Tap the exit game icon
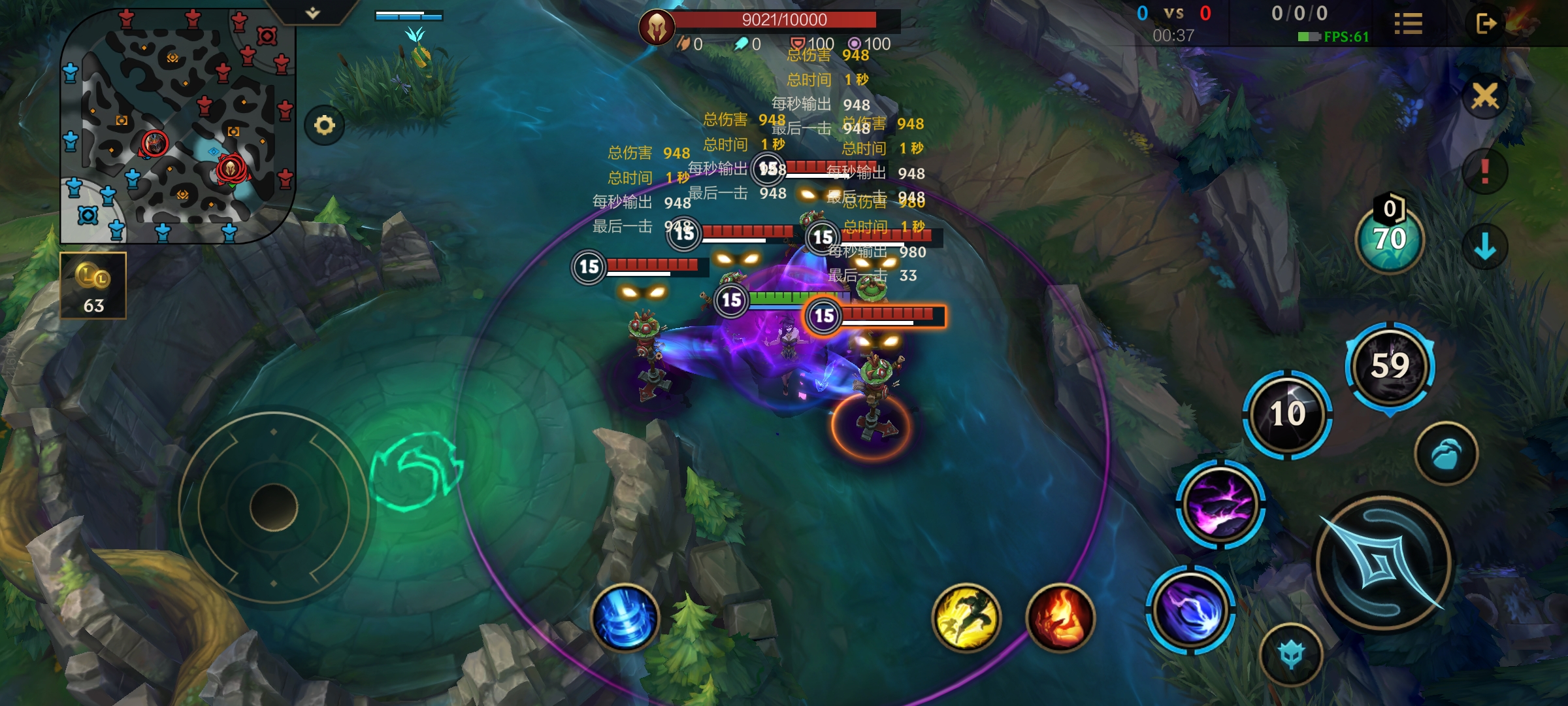 [x=1486, y=24]
